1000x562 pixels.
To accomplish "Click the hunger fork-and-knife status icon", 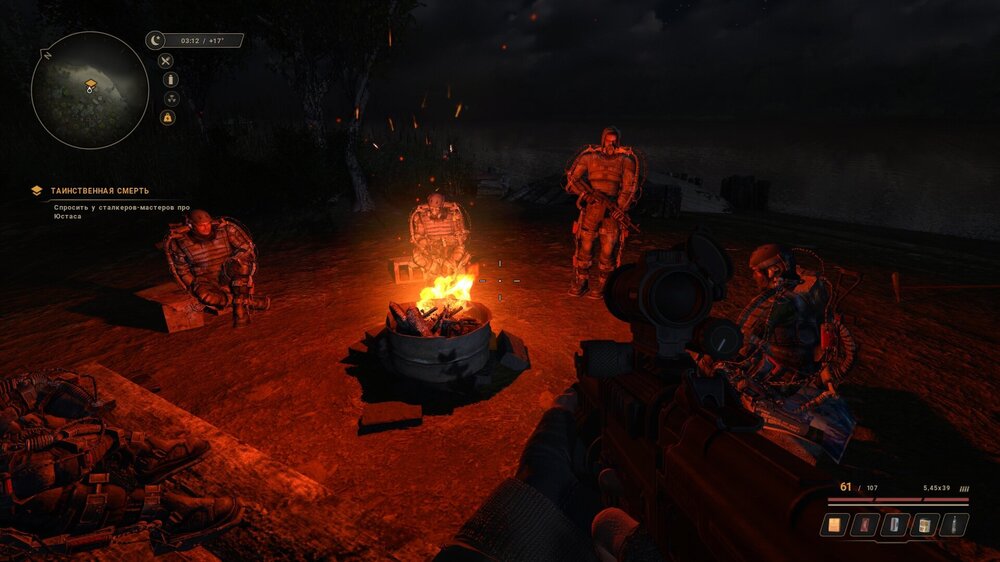I will 167,61.
